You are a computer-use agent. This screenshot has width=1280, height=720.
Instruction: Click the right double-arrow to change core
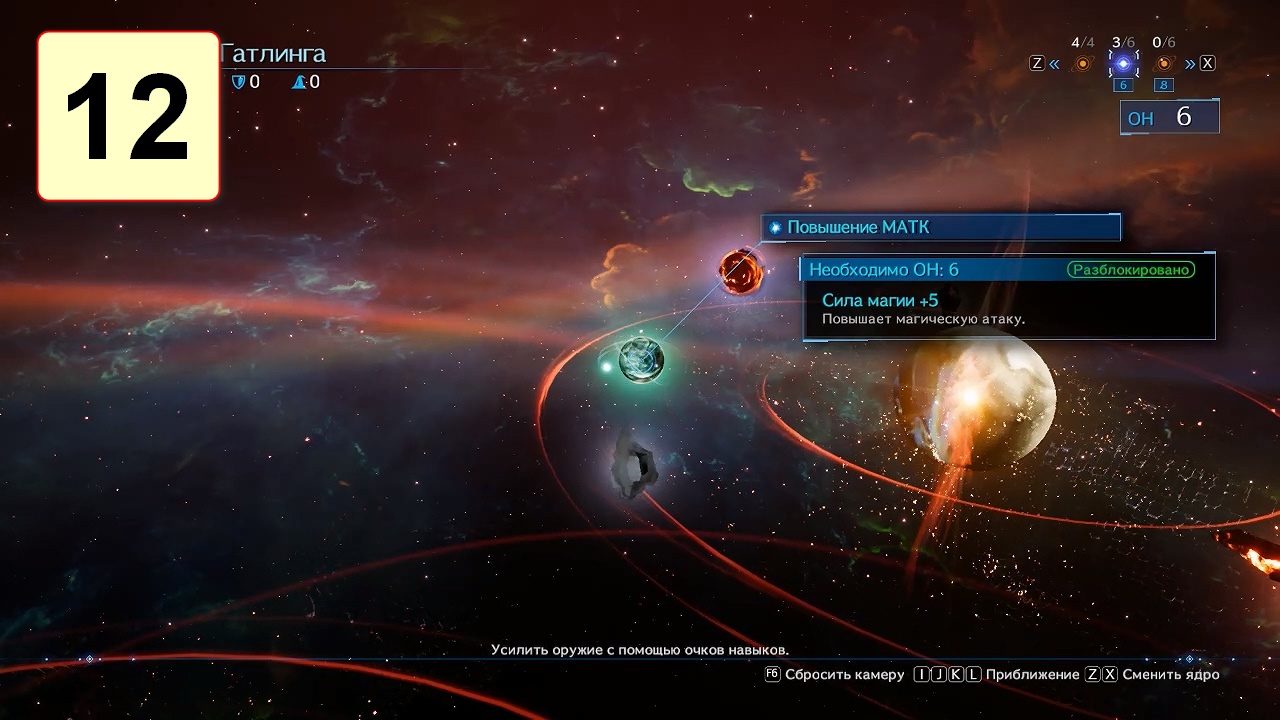[1190, 64]
